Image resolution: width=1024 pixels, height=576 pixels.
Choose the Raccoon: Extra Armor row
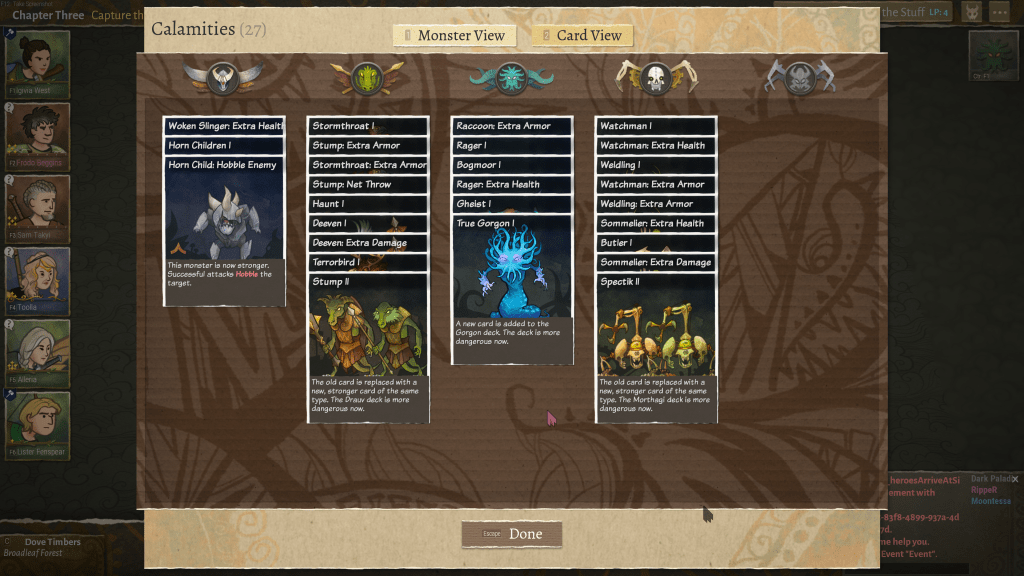(x=512, y=126)
